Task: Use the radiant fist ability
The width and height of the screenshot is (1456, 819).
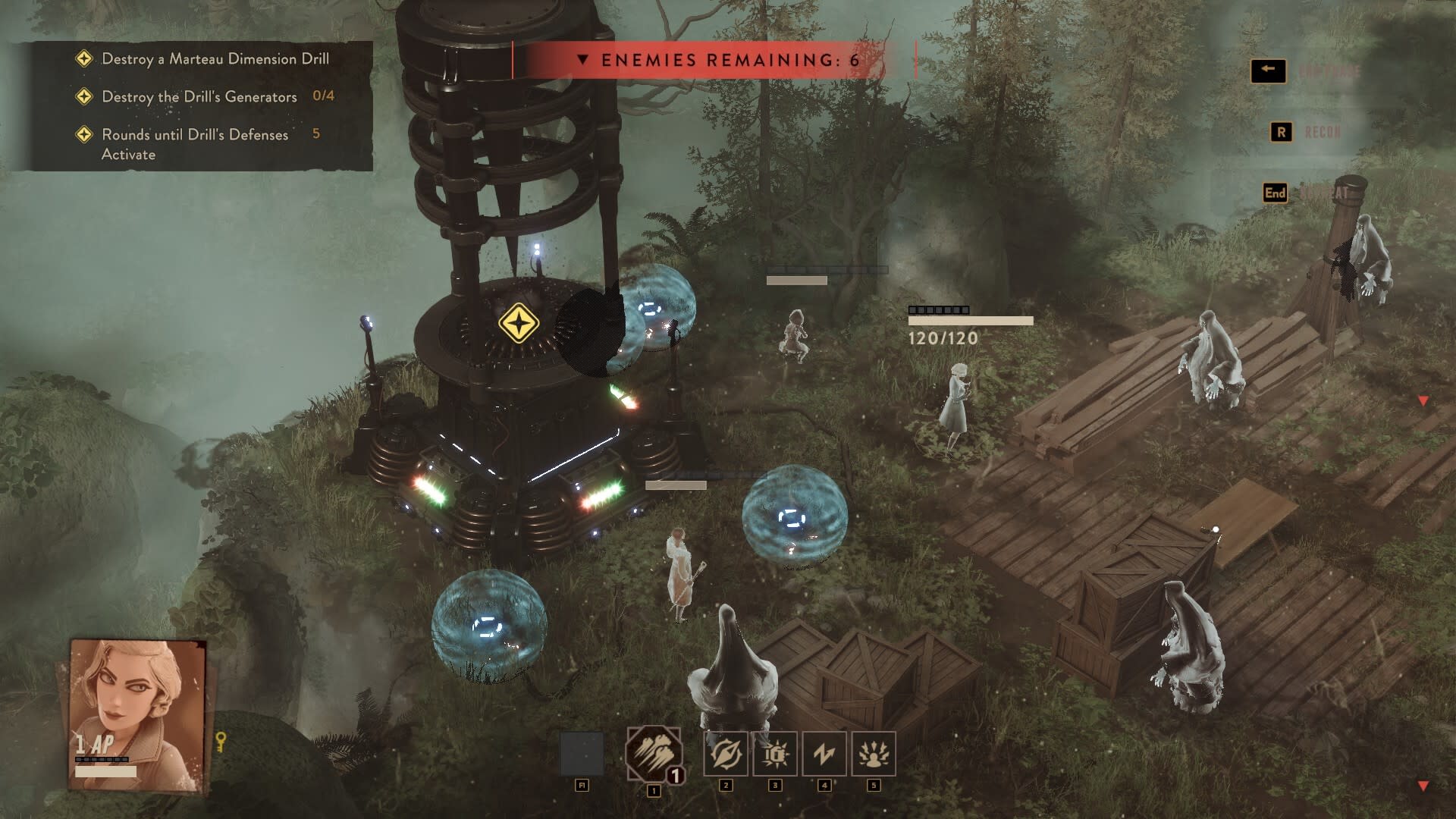Action: [775, 754]
